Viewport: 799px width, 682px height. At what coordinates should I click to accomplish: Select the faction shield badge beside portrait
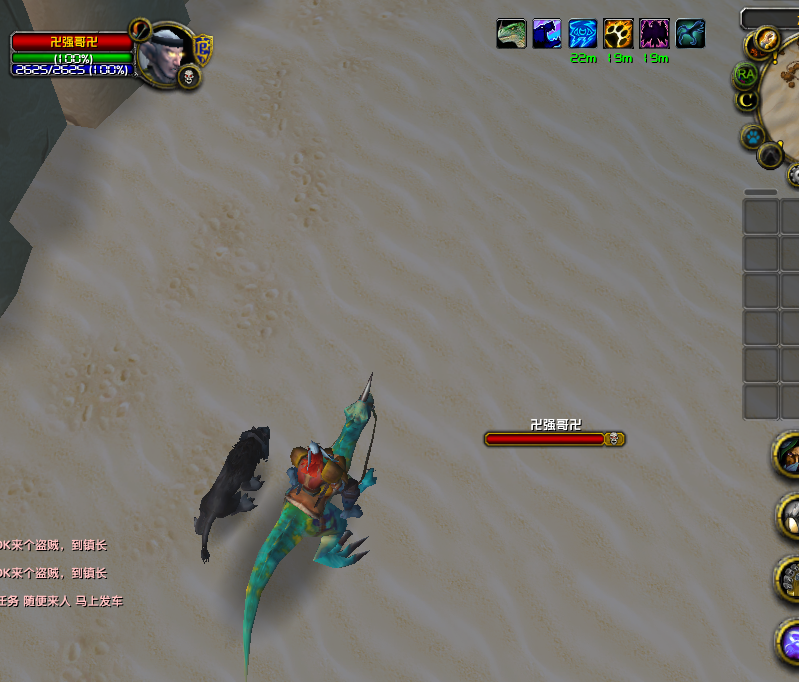[x=204, y=46]
